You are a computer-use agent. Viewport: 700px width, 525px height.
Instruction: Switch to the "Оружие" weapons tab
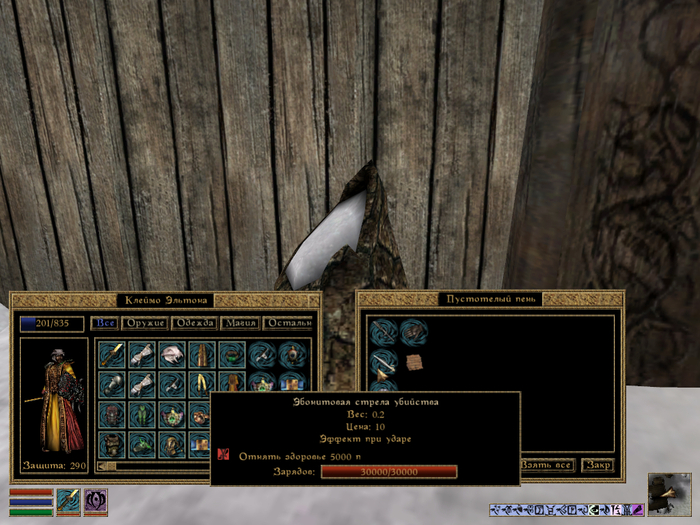click(144, 323)
